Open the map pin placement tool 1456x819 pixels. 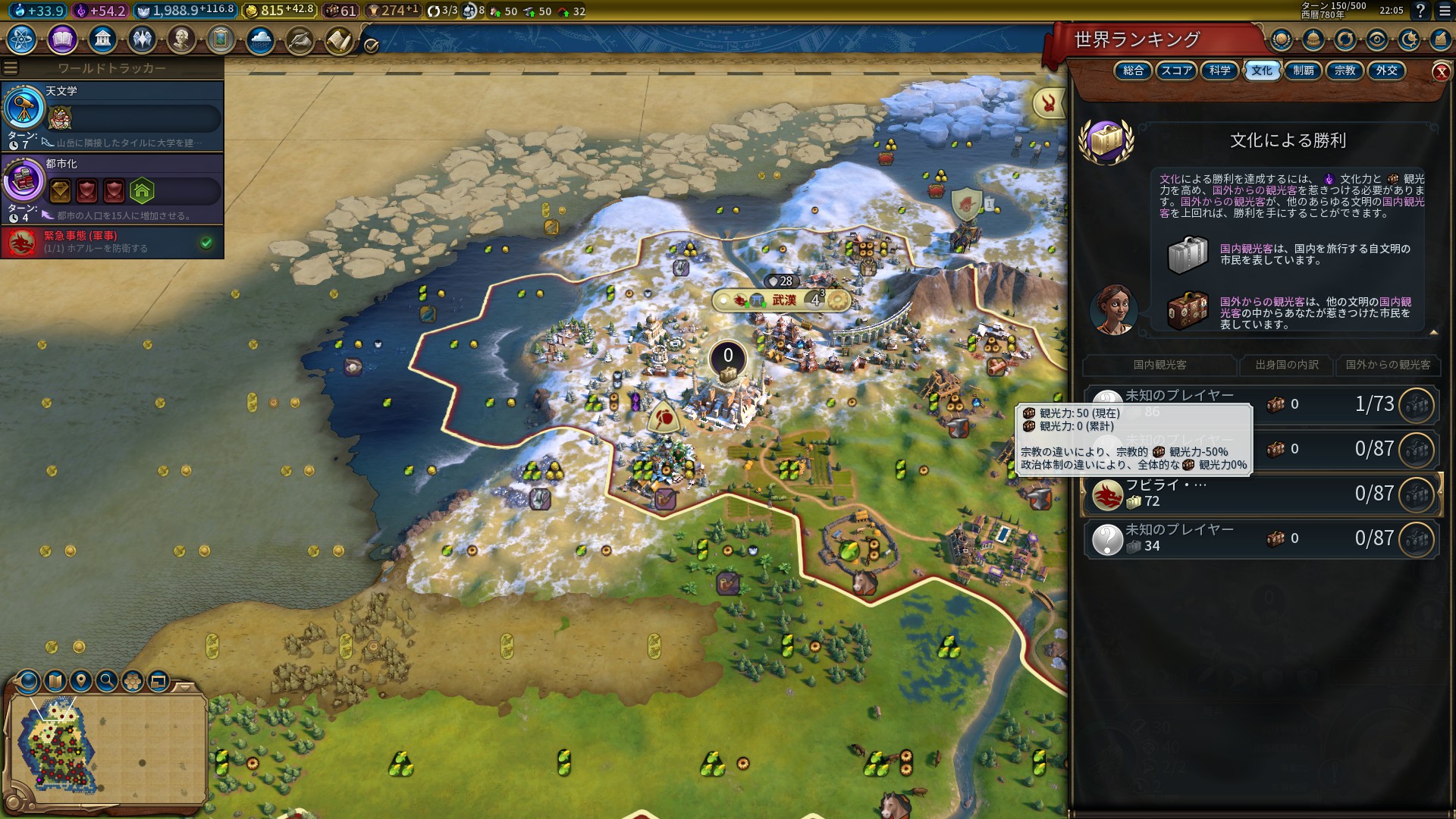tap(81, 681)
